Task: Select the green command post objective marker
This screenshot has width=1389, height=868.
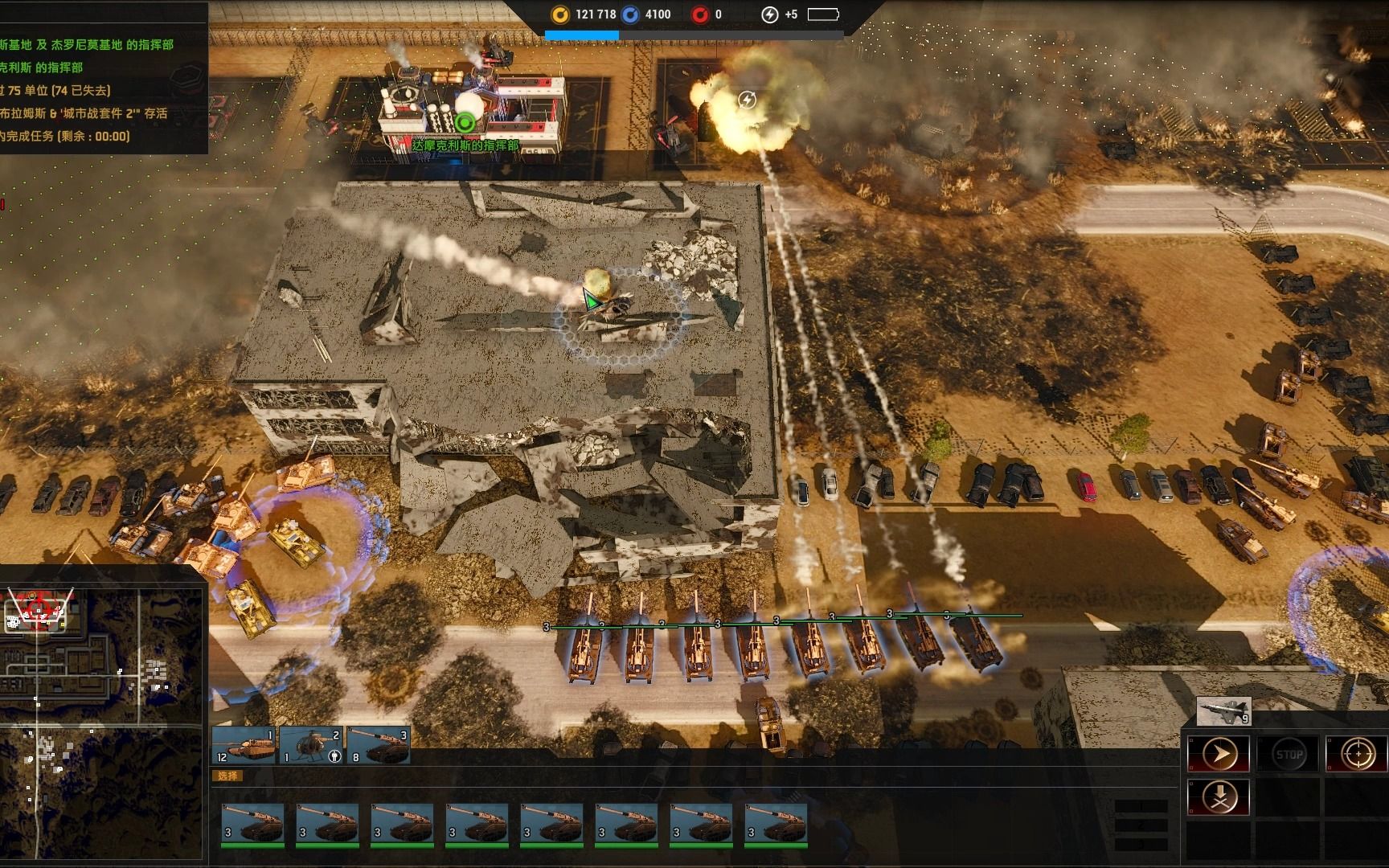Action: tap(464, 123)
